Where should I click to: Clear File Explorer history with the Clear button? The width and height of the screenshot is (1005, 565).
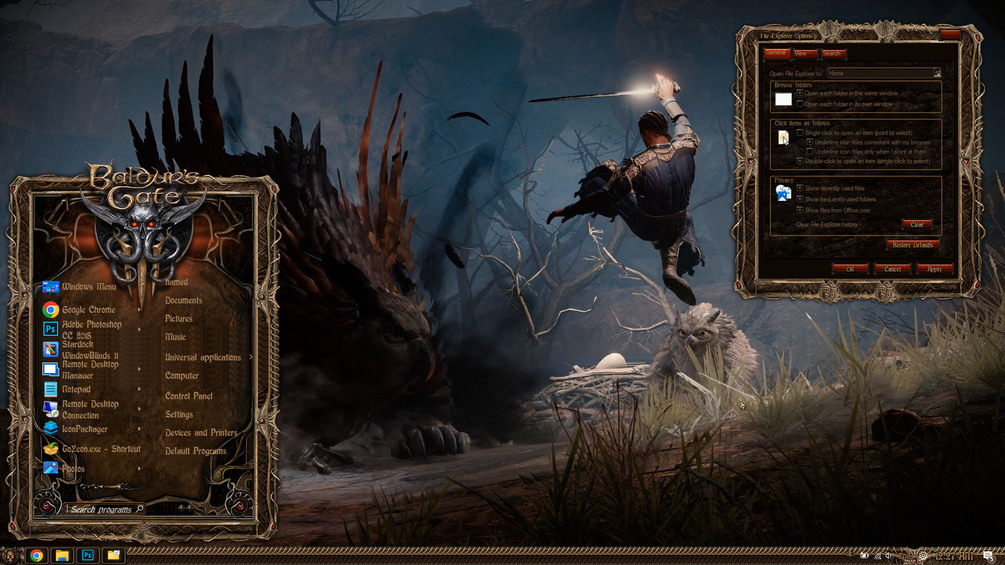pyautogui.click(x=916, y=225)
